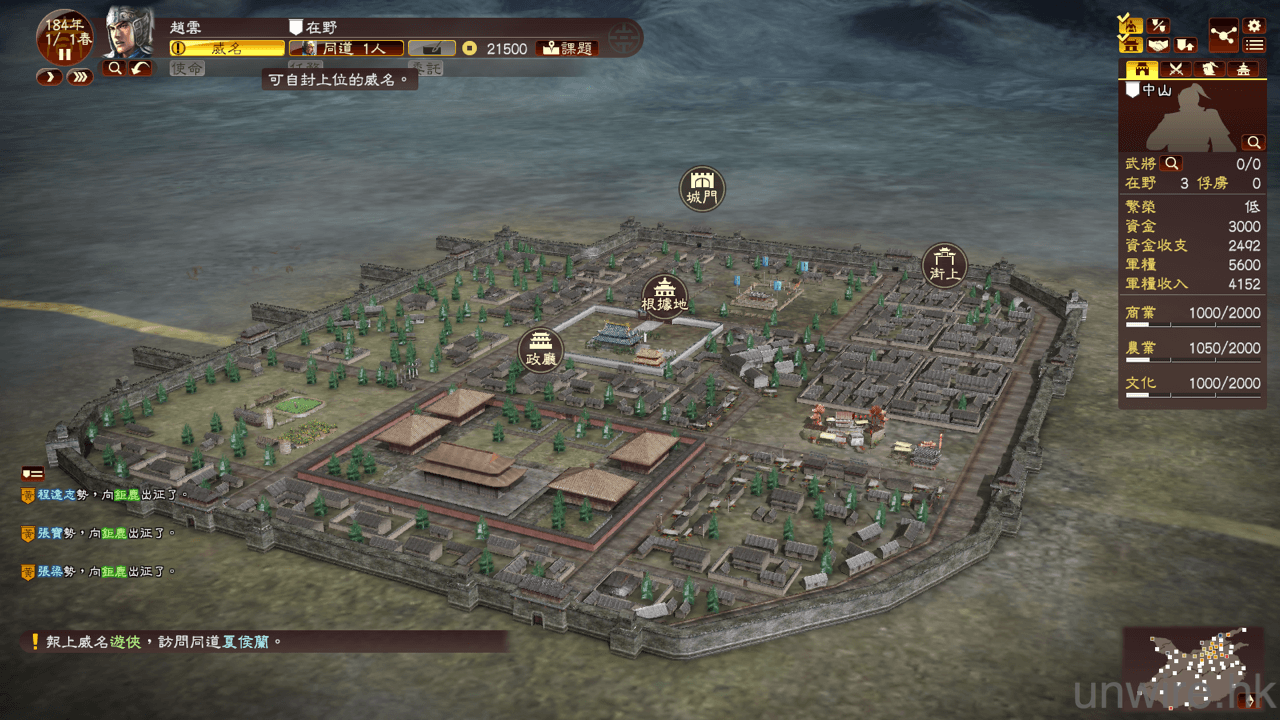Visit the 根據地 base marker
The height and width of the screenshot is (720, 1280).
click(664, 295)
